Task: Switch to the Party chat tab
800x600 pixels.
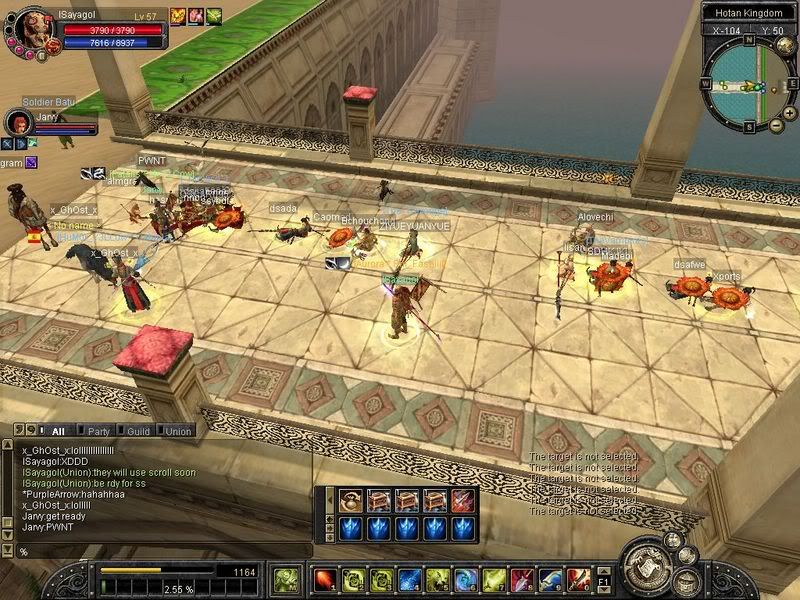Action: tap(99, 431)
